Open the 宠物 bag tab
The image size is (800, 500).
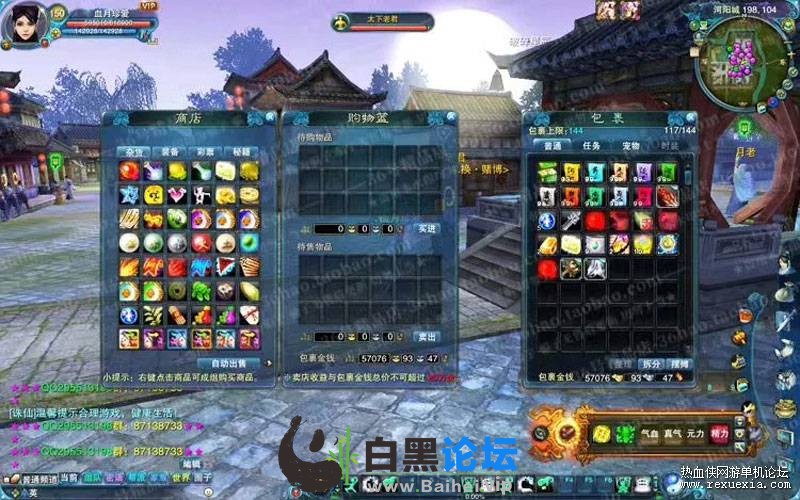click(x=630, y=146)
